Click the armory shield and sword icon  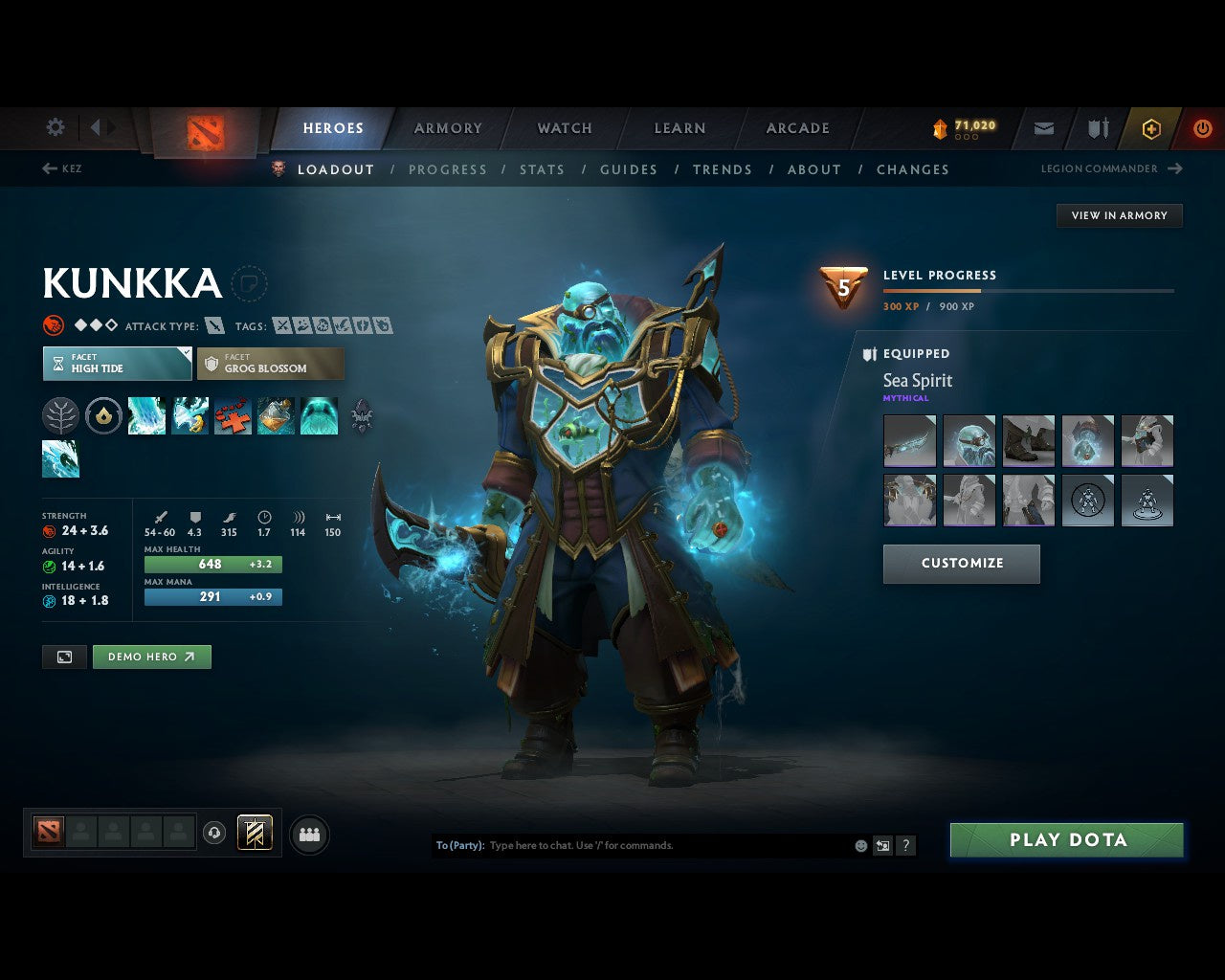1097,128
